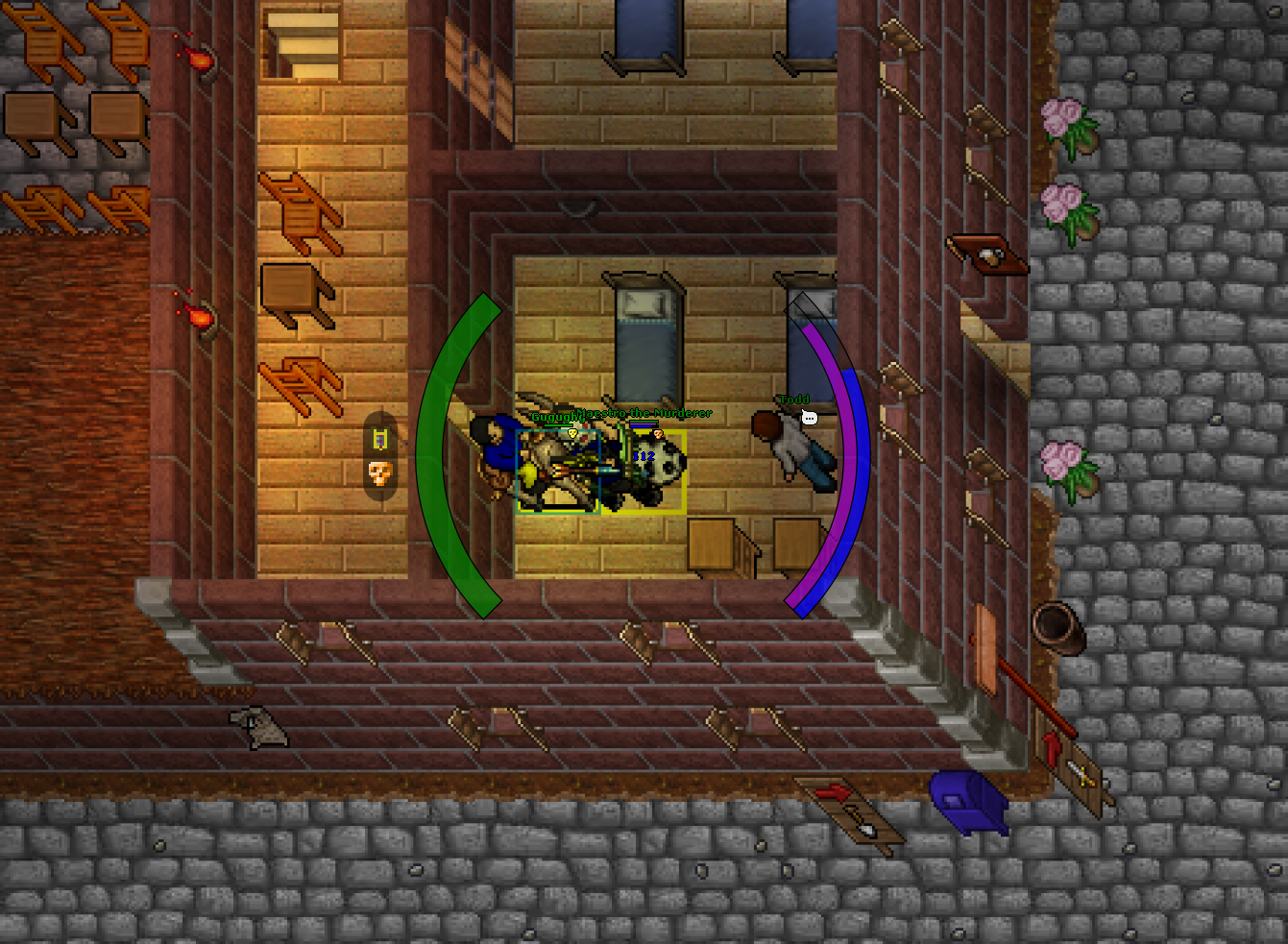Target Todd by clicking his name label
The height and width of the screenshot is (944, 1288).
click(792, 399)
